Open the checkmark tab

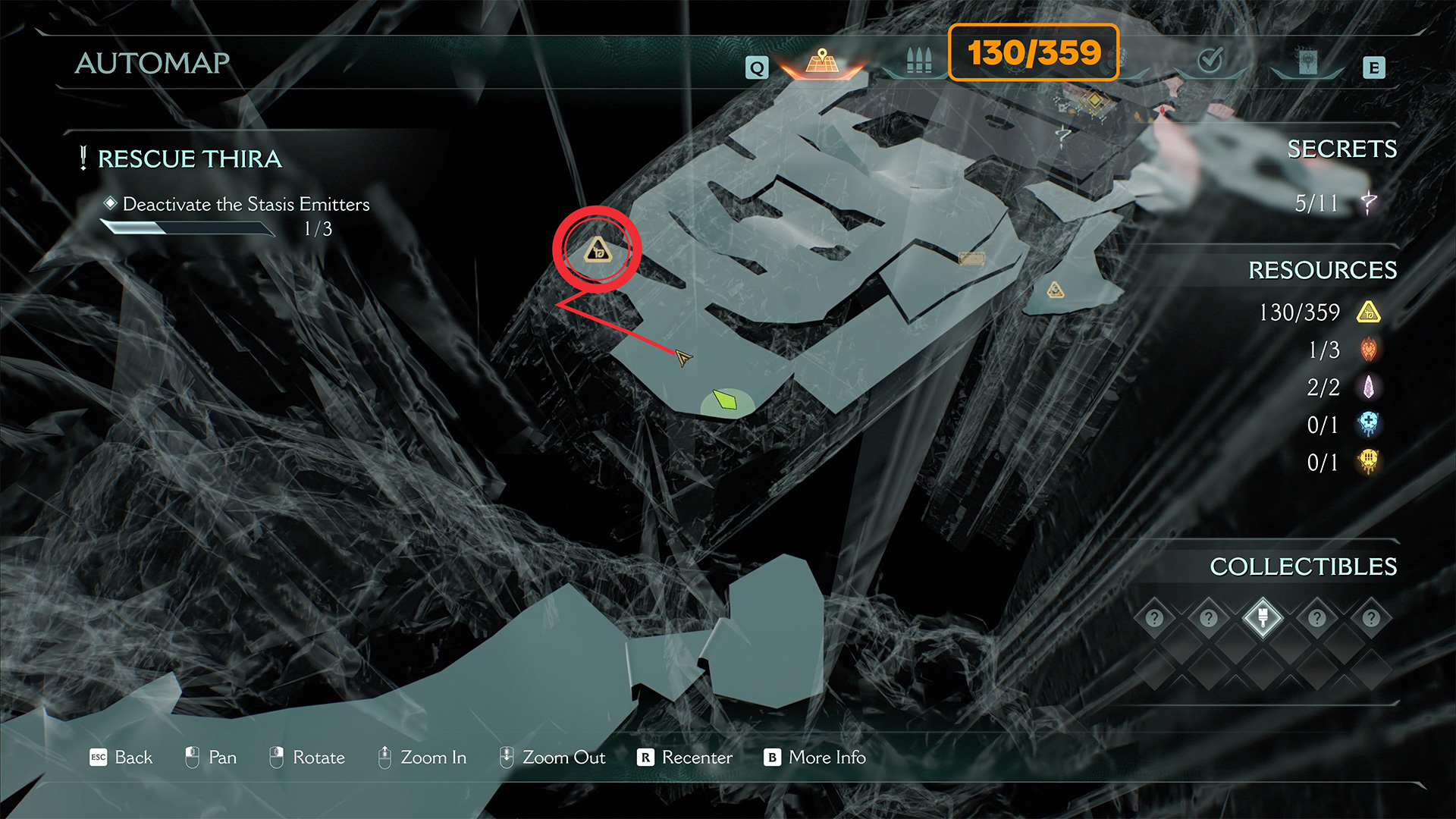pos(1210,59)
